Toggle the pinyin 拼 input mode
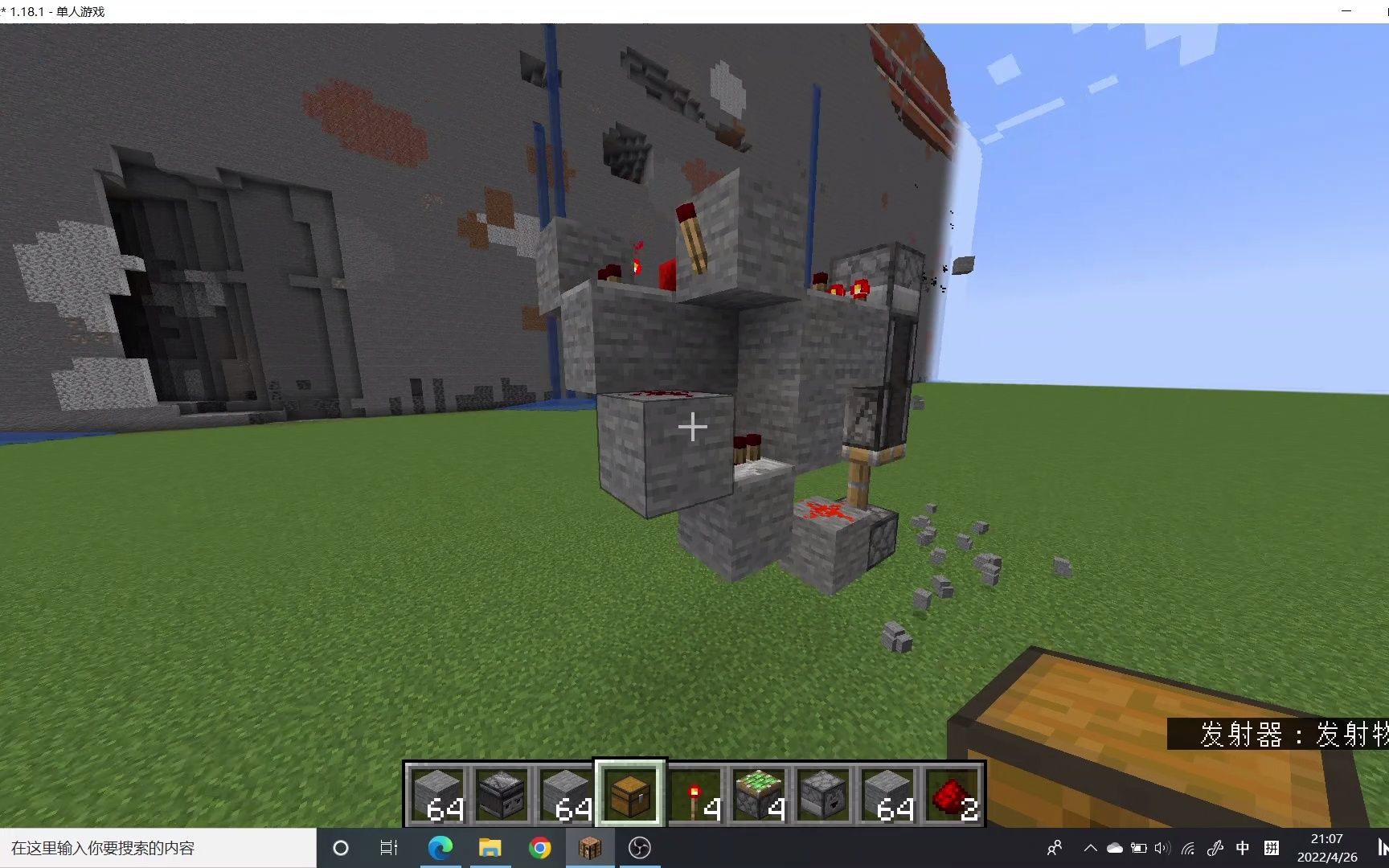 1272,847
